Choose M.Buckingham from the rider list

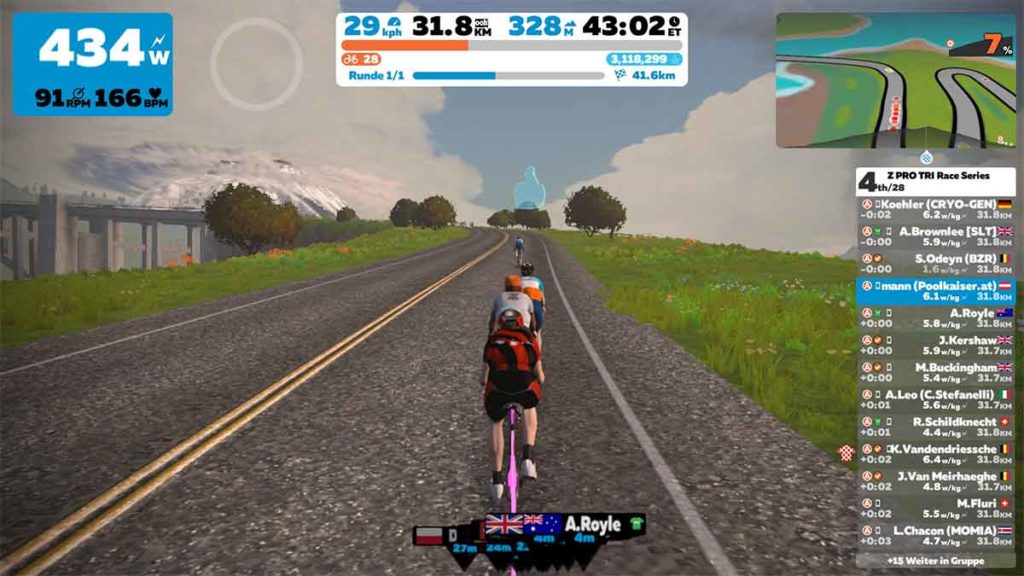935,372
